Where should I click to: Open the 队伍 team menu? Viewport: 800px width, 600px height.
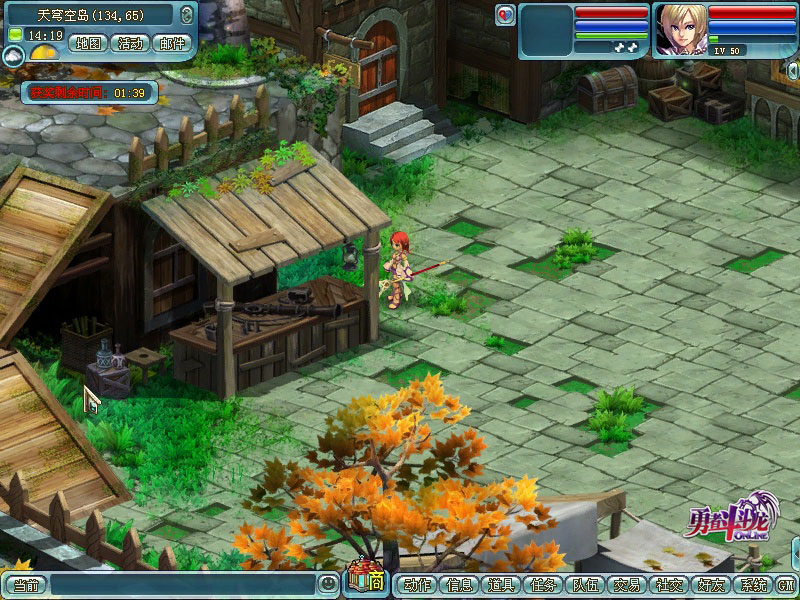585,584
